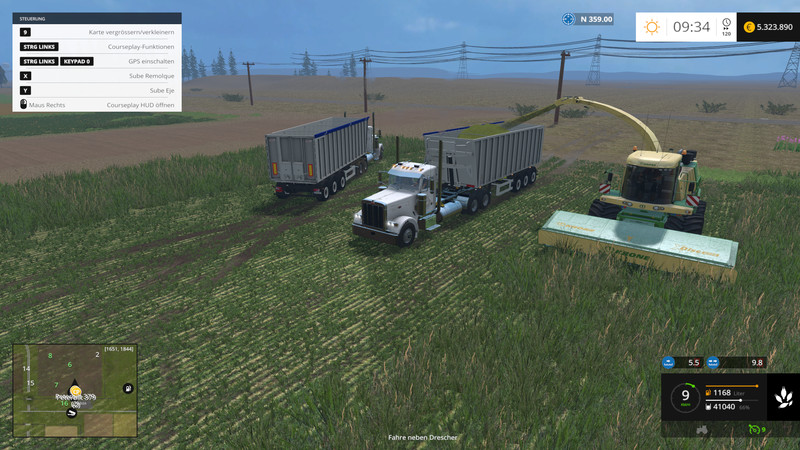This screenshot has height=450, width=800.
Task: Click the sunny weather icon
Action: pyautogui.click(x=652, y=27)
